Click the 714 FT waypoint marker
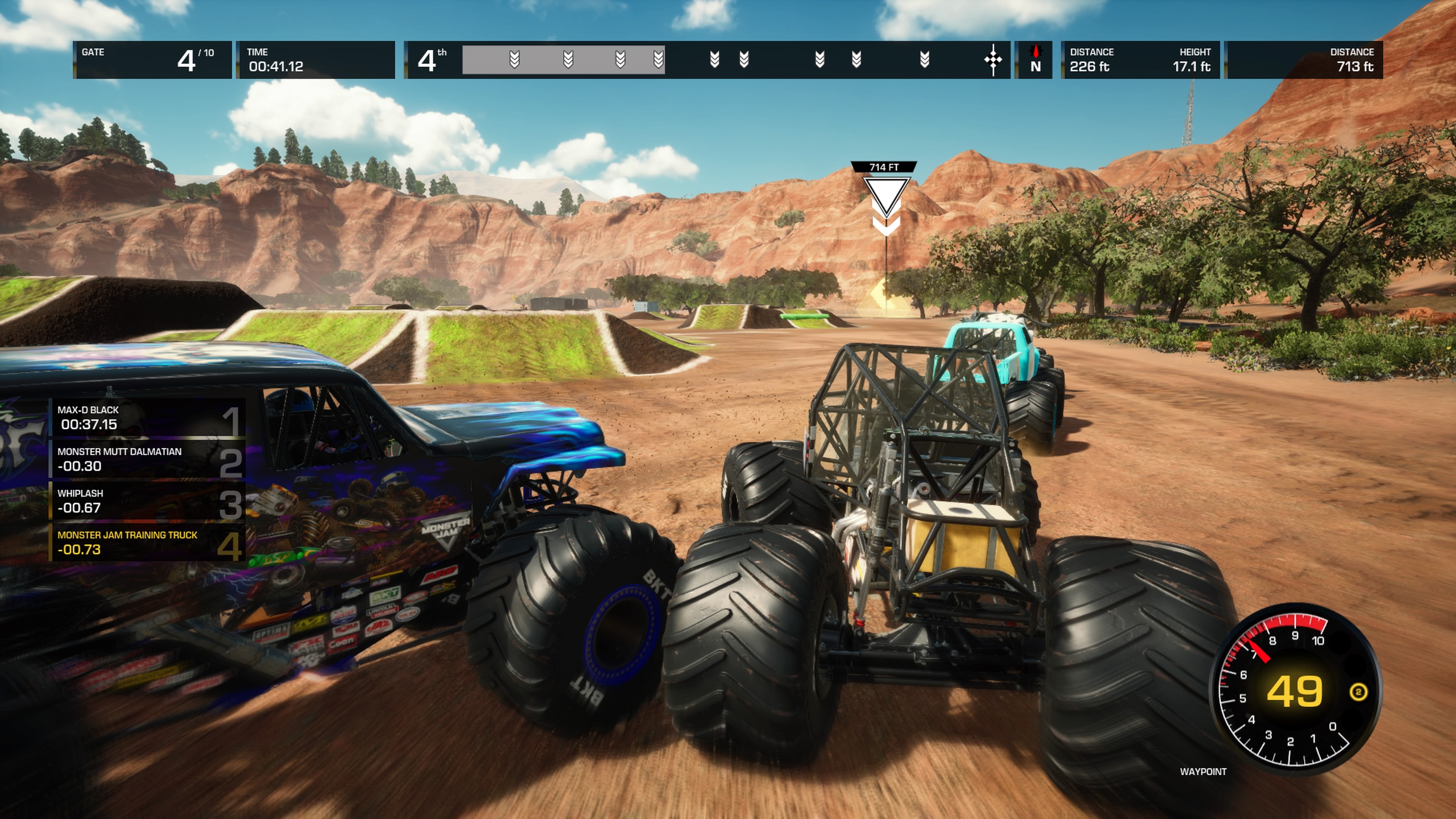The width and height of the screenshot is (1456, 819). [x=885, y=192]
